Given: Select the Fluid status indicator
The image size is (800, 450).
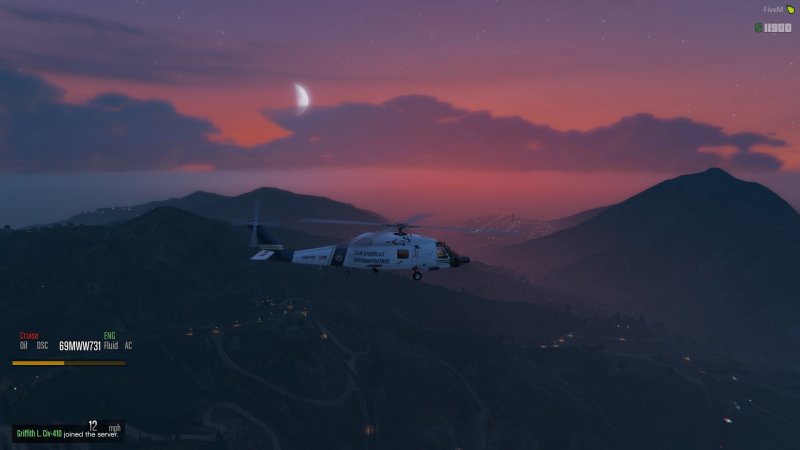Looking at the screenshot, I should (x=112, y=346).
